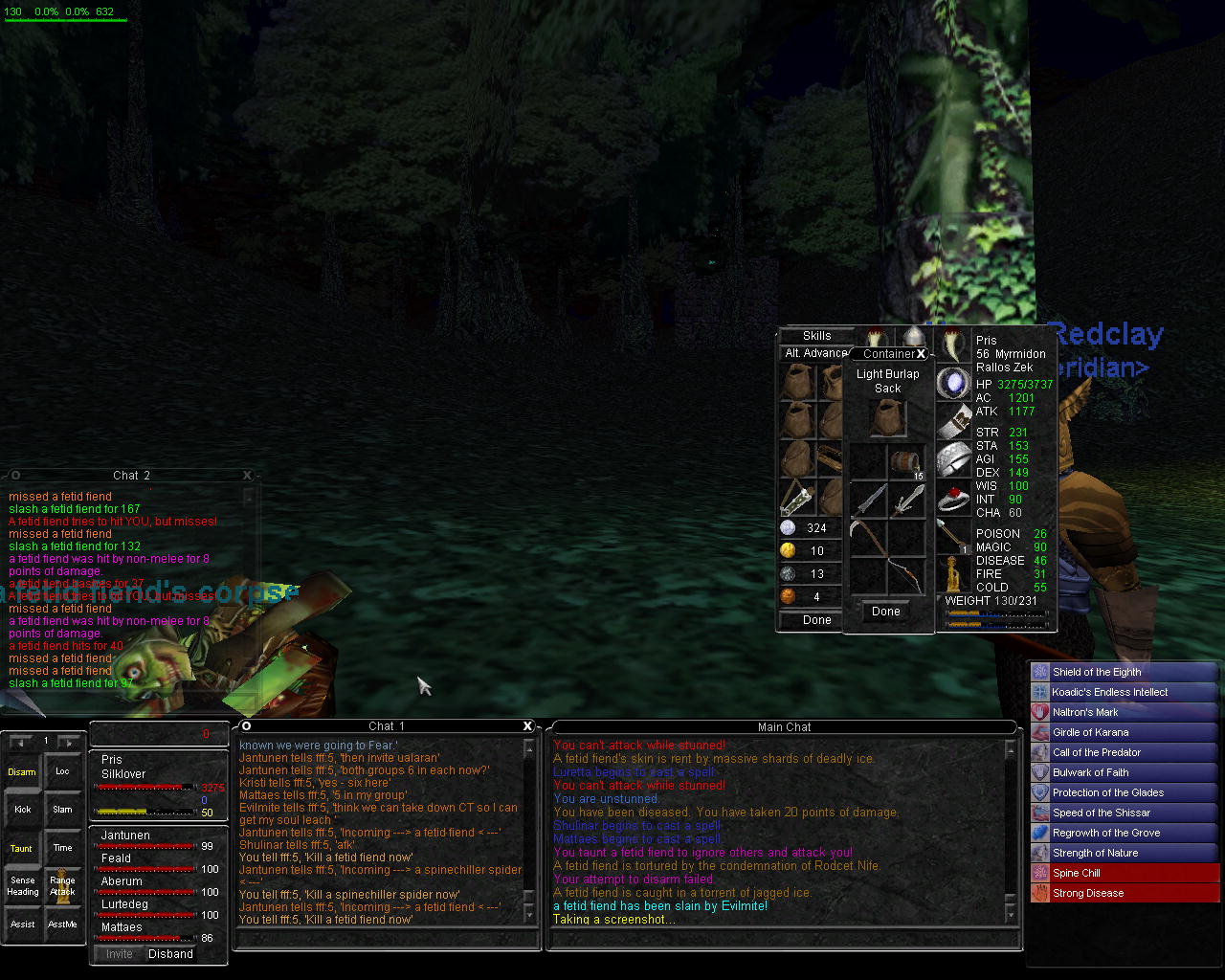Select the bow in the burlap sack
This screenshot has width=1225, height=980.
tap(906, 576)
